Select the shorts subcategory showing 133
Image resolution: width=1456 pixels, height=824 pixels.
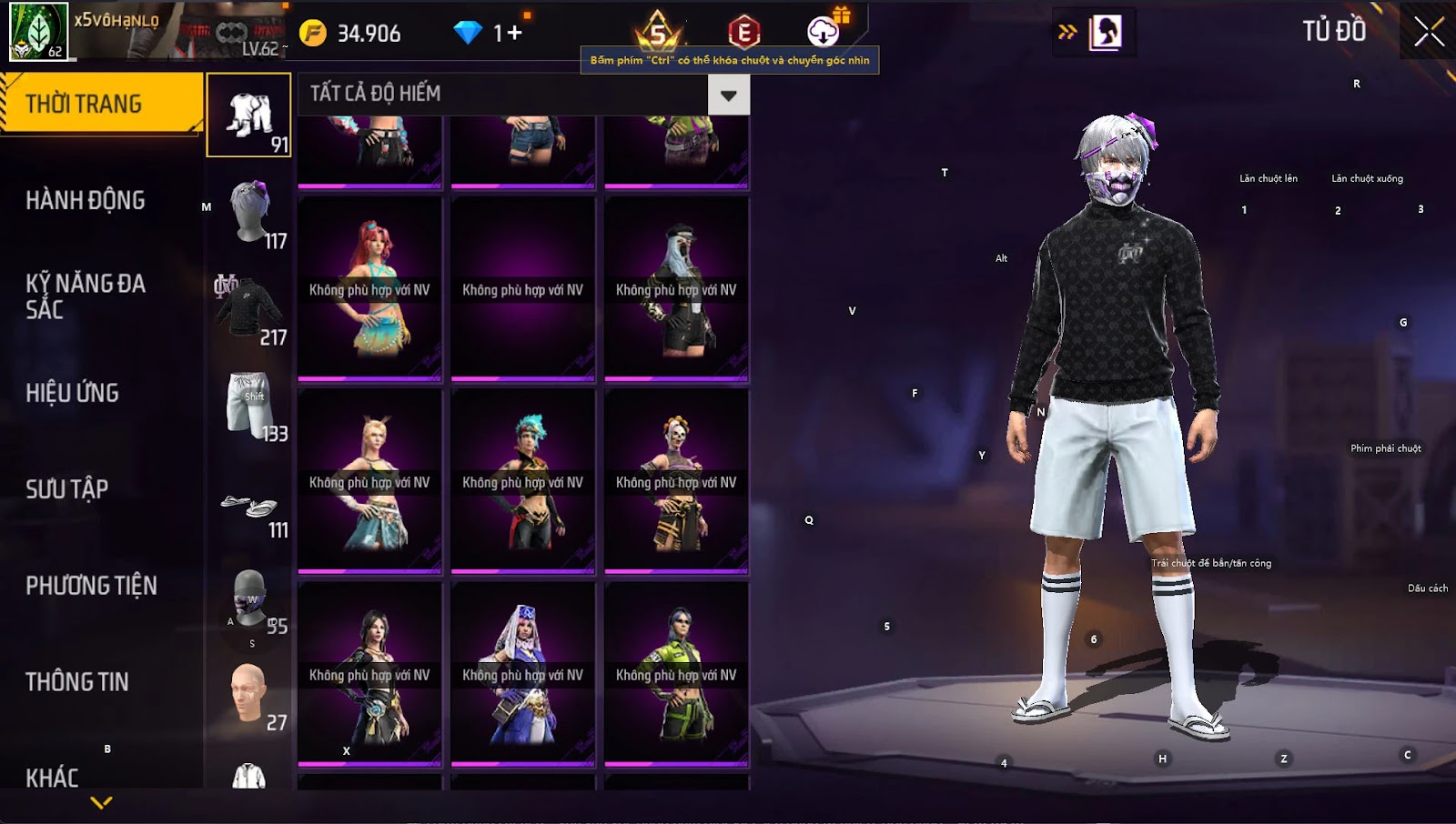click(x=249, y=405)
